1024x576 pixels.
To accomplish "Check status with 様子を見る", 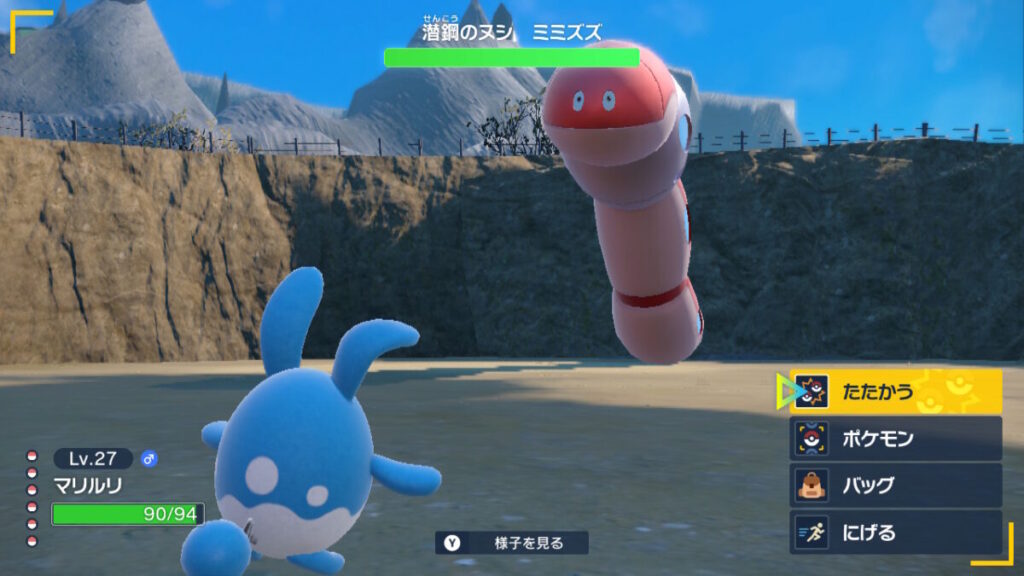I will (x=512, y=543).
